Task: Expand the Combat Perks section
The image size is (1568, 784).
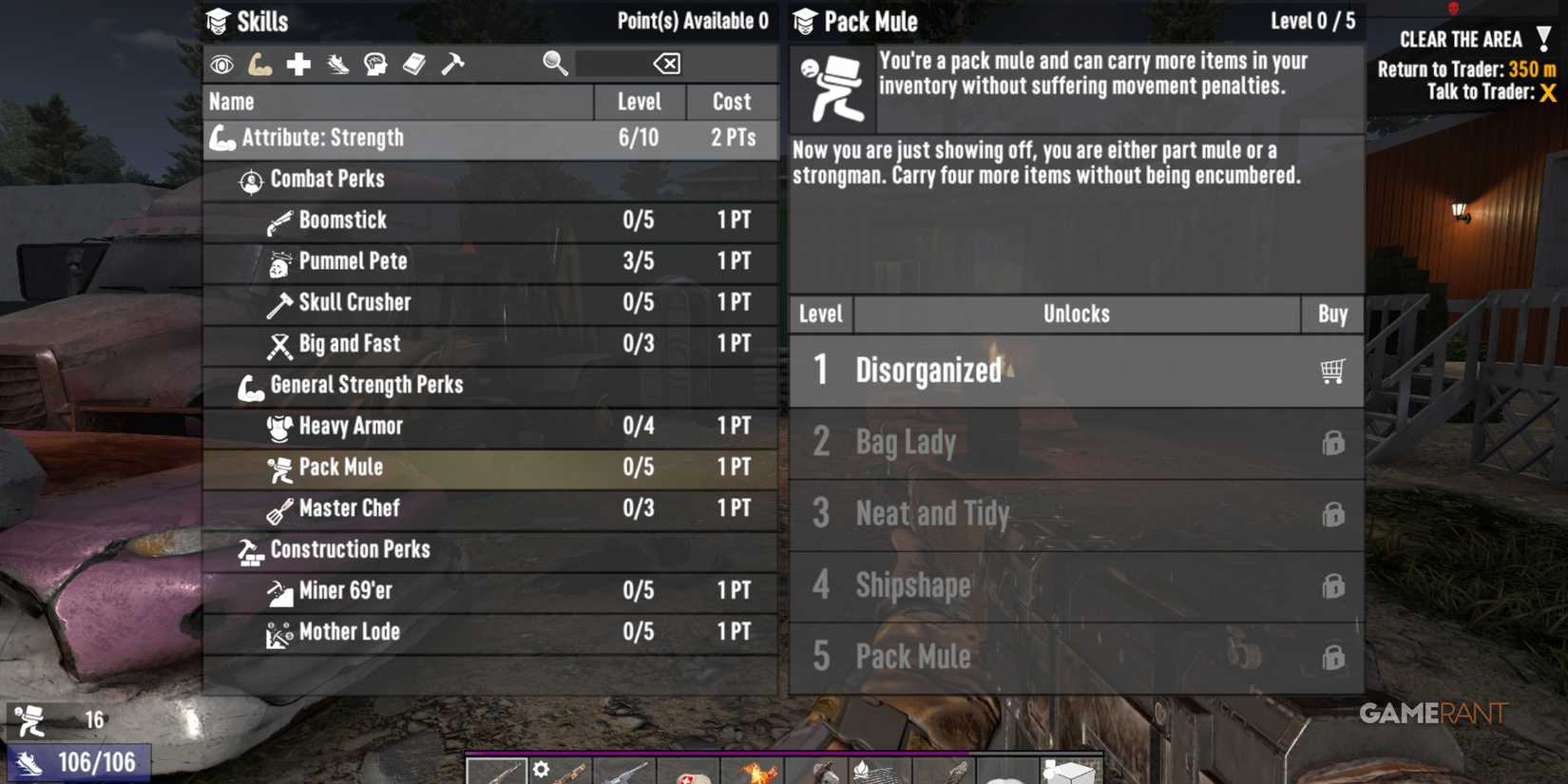Action: tap(326, 179)
